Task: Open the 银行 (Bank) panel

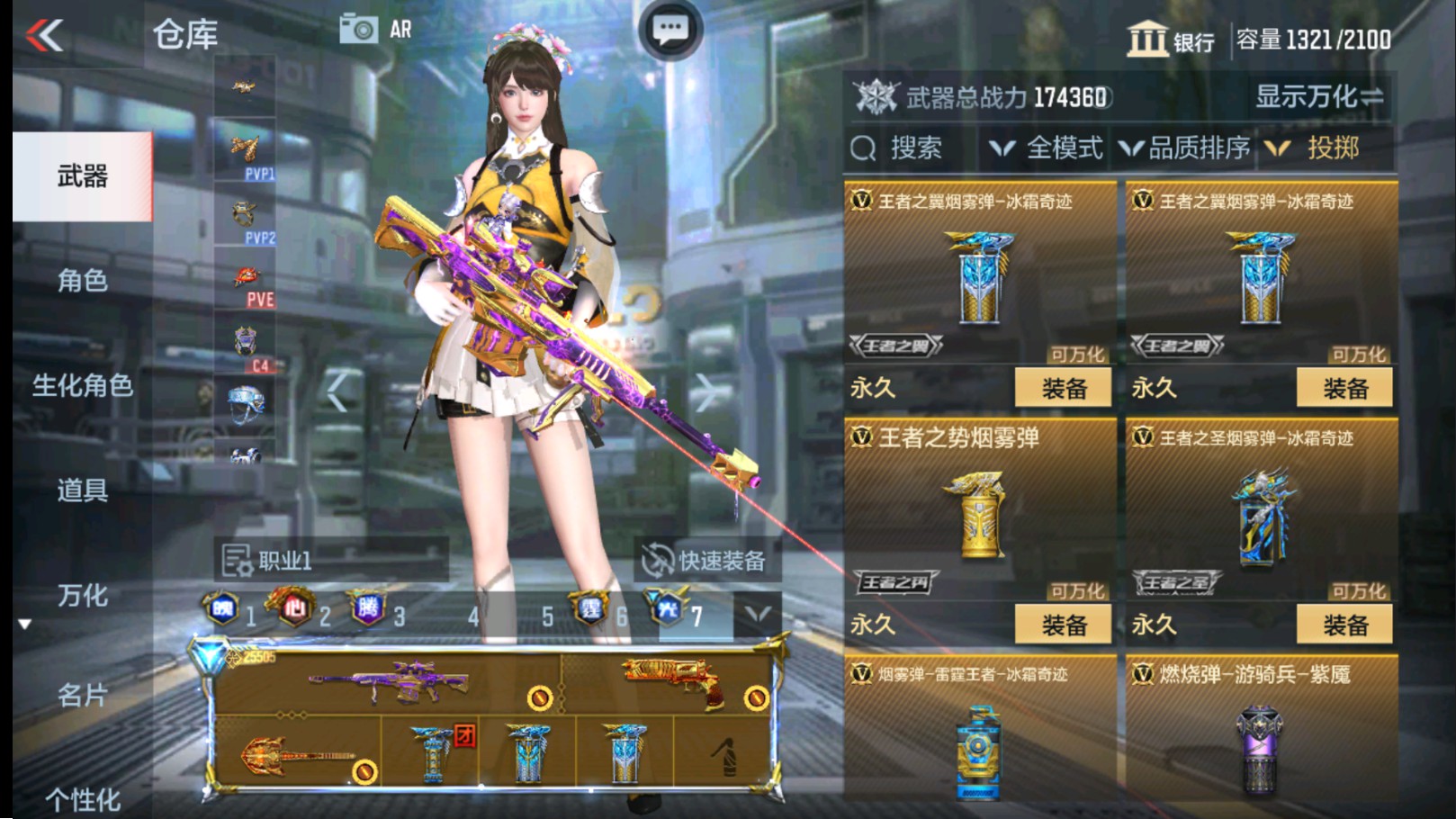Action: coord(1171,39)
